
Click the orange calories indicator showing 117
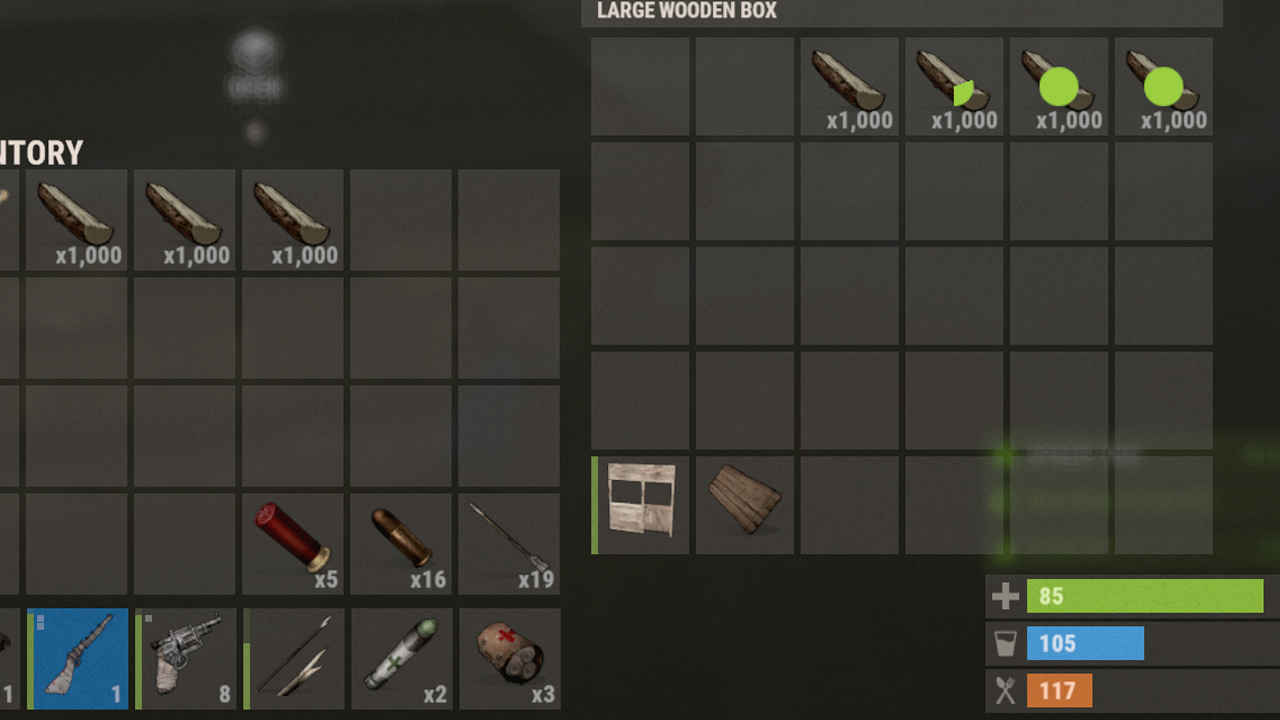click(x=1060, y=690)
